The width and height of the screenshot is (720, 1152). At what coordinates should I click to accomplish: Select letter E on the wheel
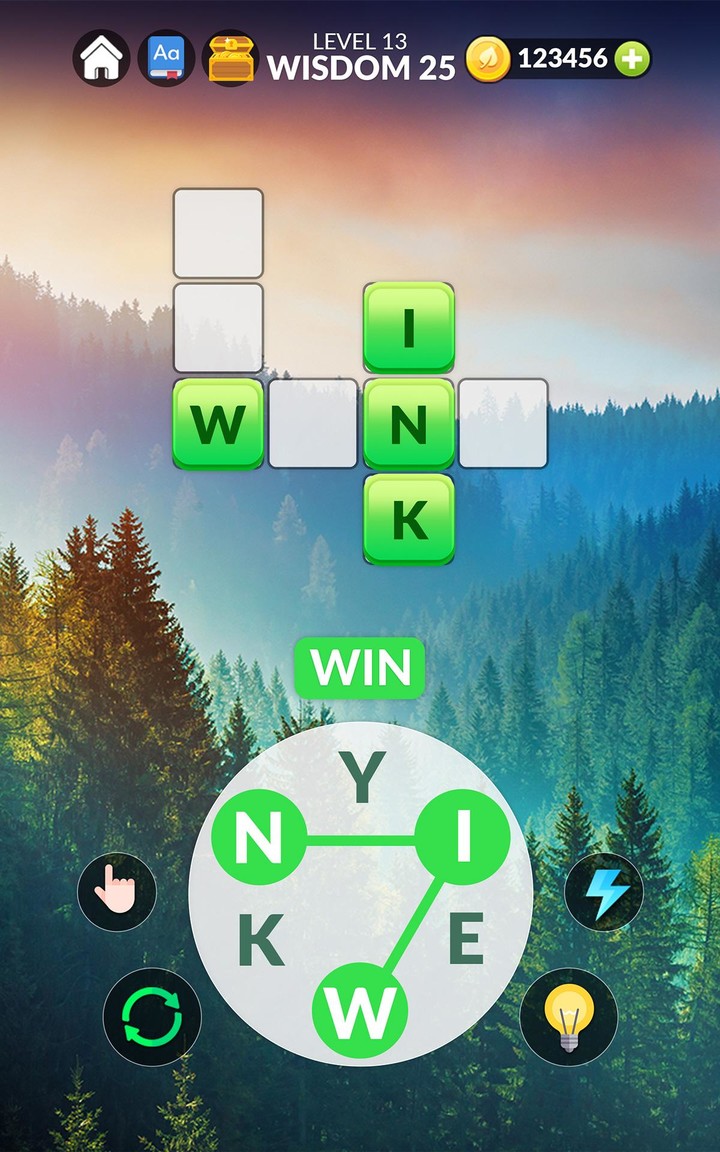coord(465,940)
